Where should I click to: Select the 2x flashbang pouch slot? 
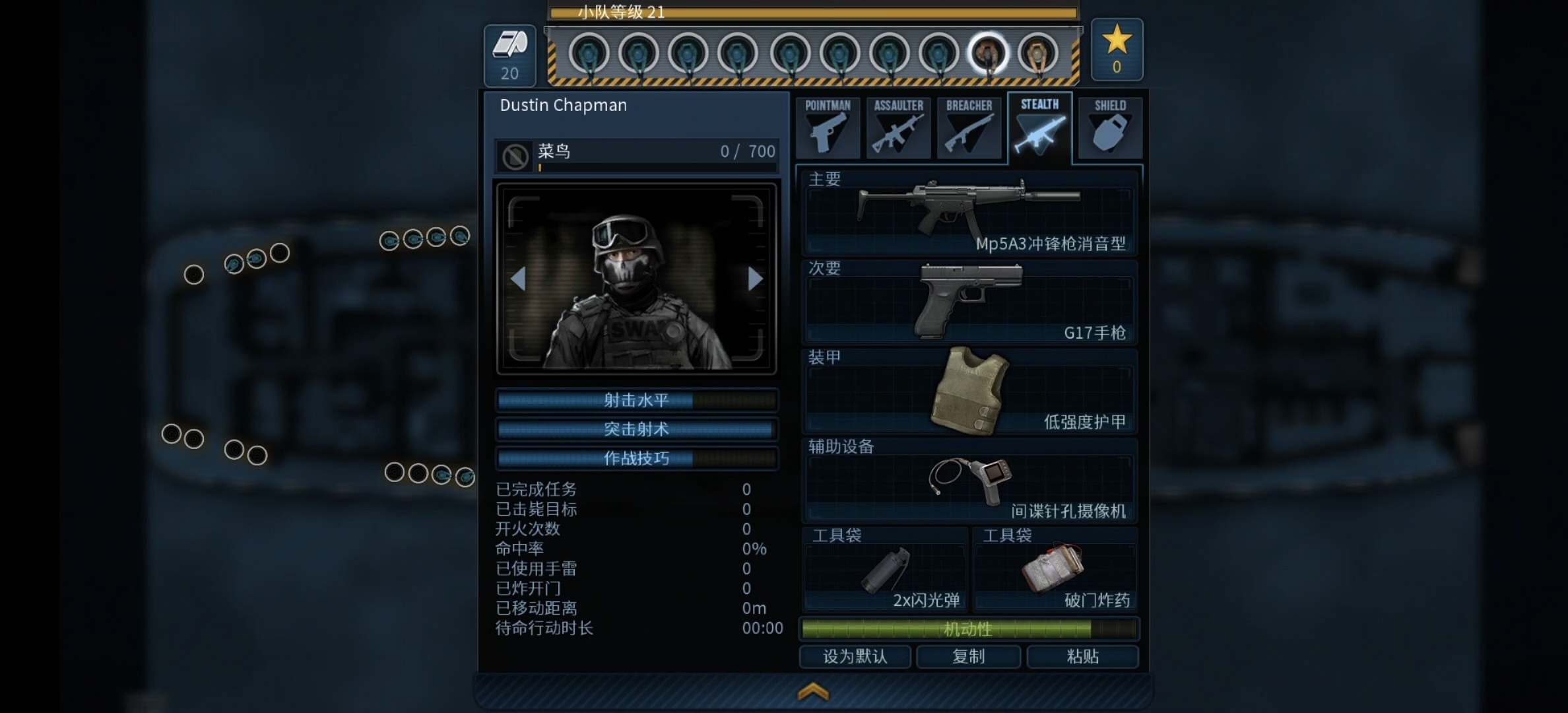pyautogui.click(x=885, y=569)
